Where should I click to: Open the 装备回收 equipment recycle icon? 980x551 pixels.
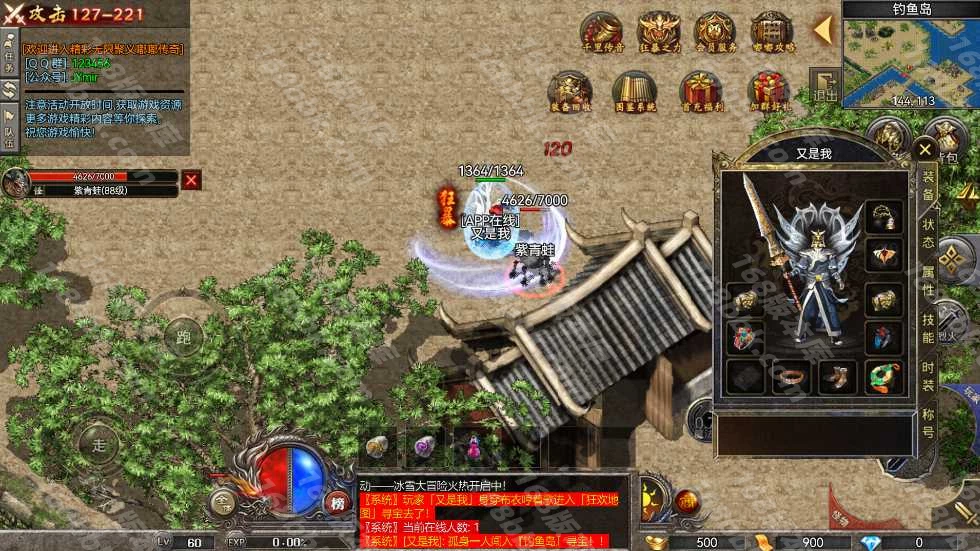570,92
